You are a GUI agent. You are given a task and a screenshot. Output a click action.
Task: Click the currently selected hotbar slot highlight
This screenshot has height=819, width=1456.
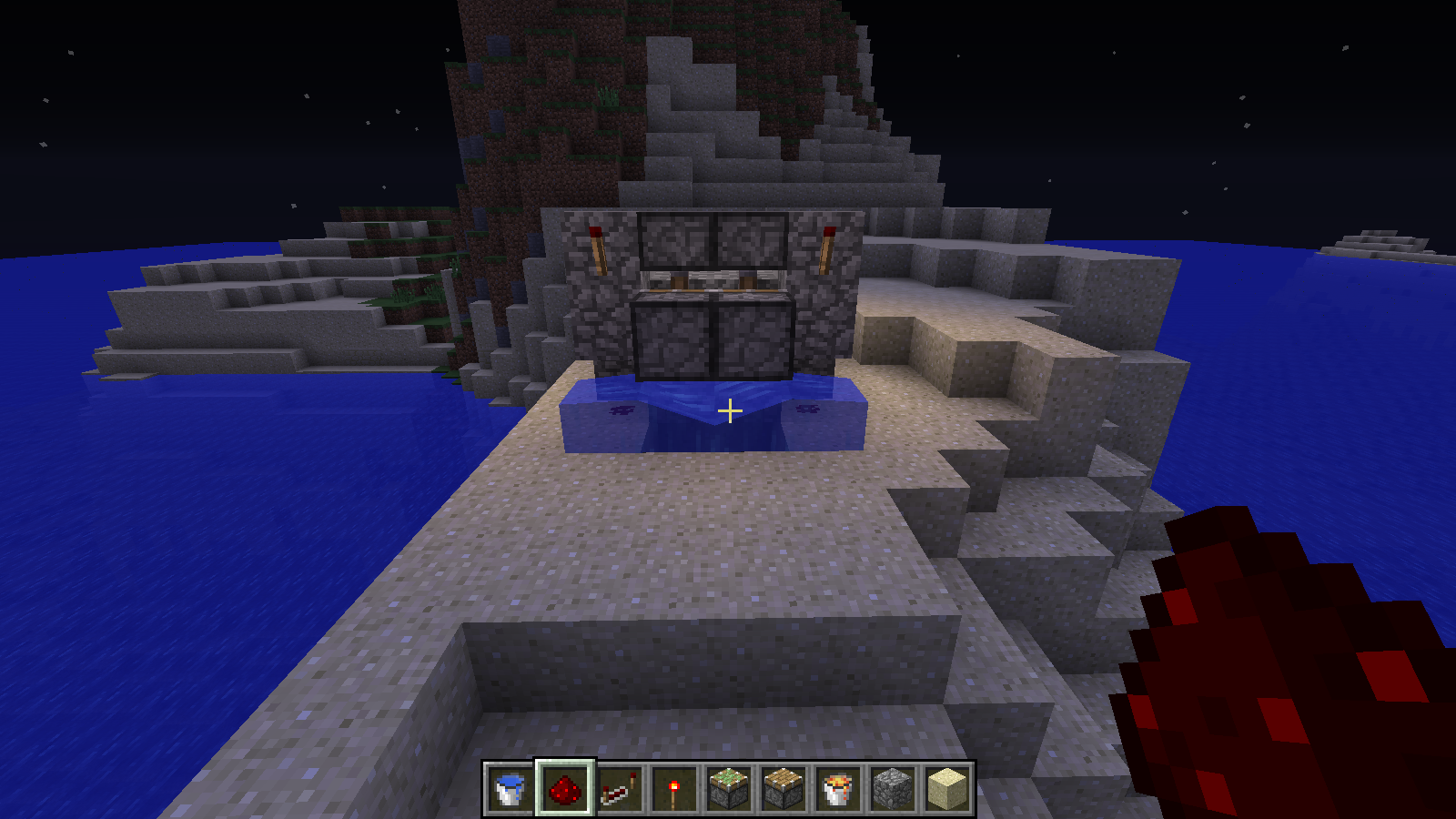(562, 788)
